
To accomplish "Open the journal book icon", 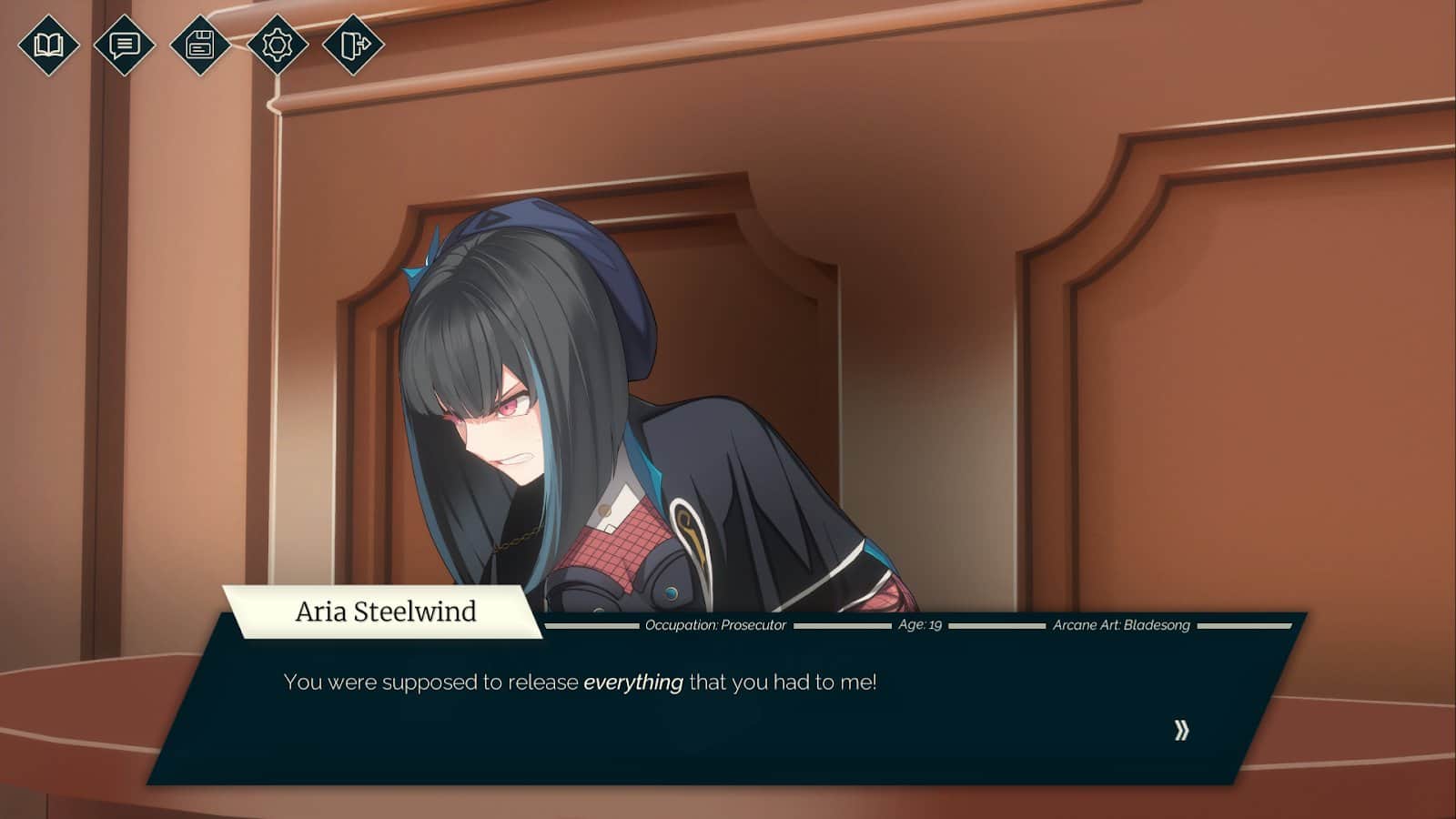I will (x=48, y=44).
